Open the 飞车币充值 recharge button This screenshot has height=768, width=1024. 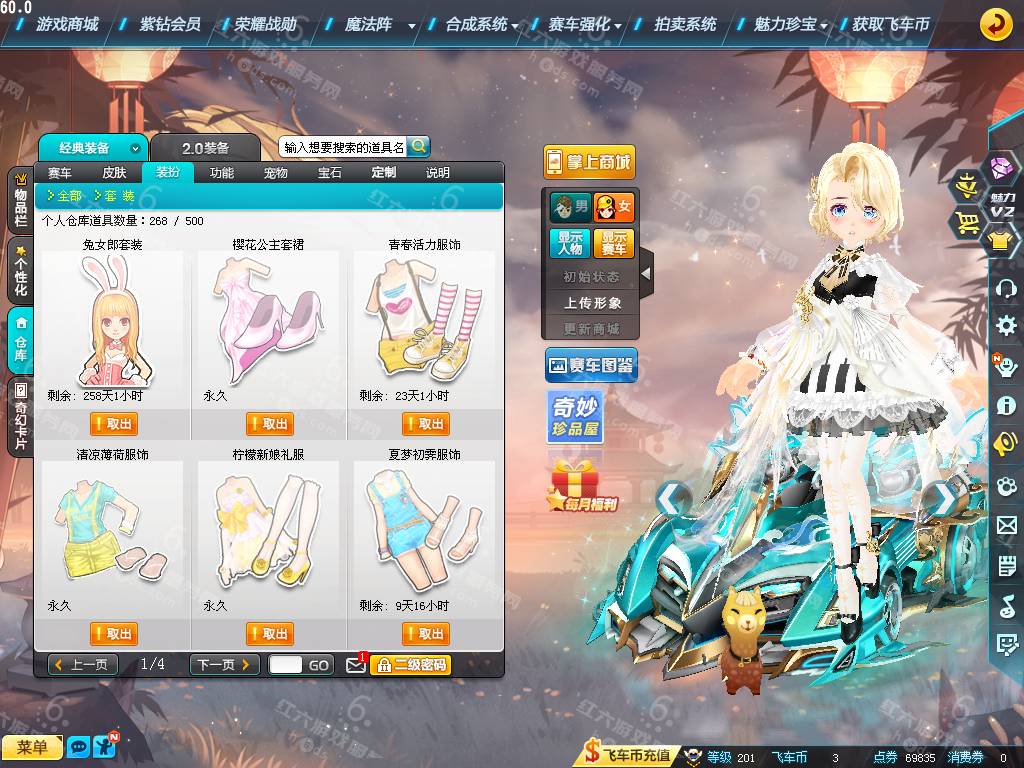coord(628,757)
